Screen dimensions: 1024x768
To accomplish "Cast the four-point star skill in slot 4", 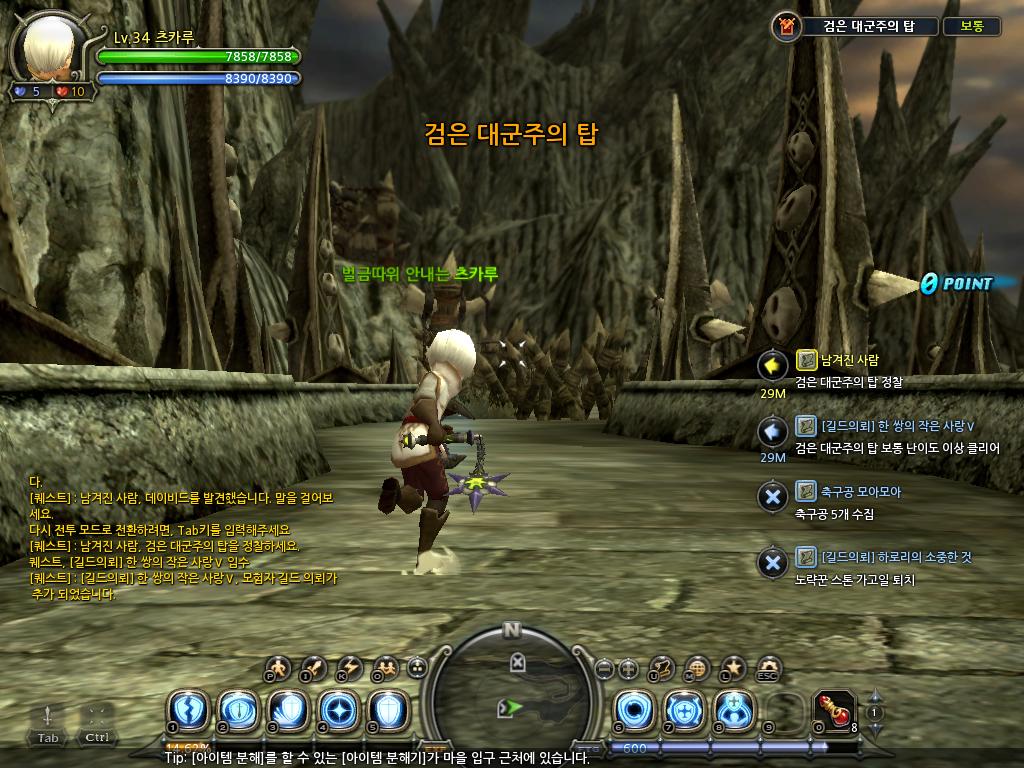I will pos(337,710).
